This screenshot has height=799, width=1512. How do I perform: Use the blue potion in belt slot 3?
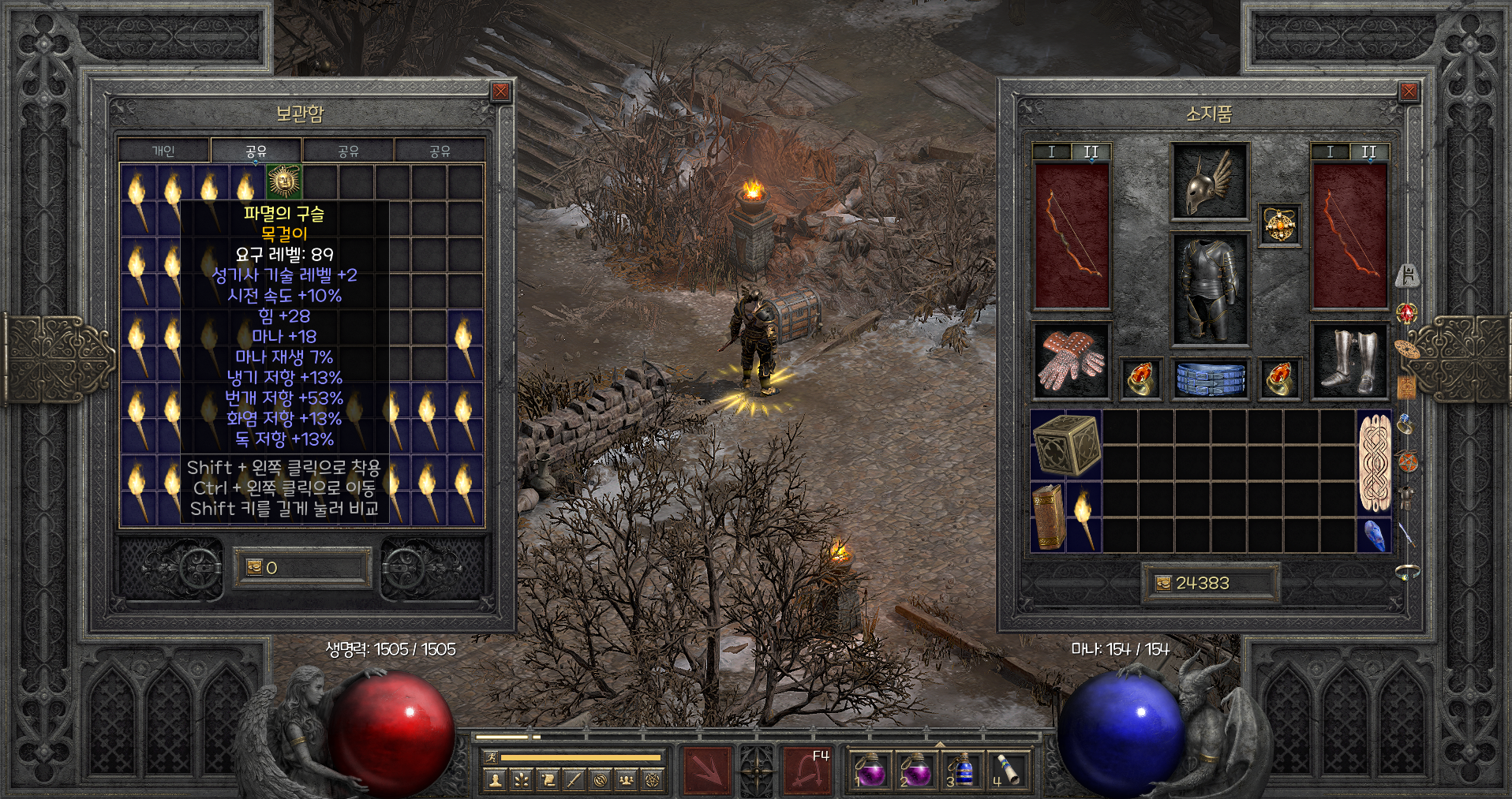[962, 769]
